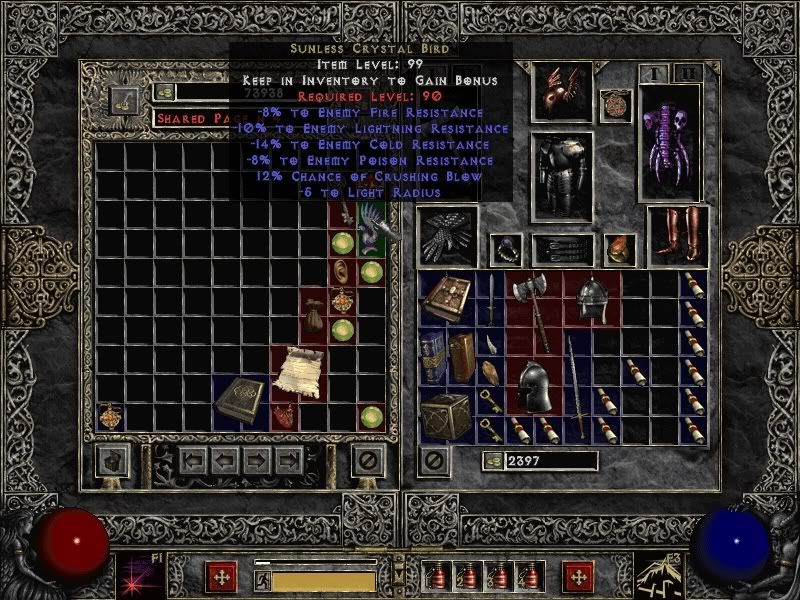The image size is (800, 600).
Task: Close the inventory panel
Action: pos(434,461)
